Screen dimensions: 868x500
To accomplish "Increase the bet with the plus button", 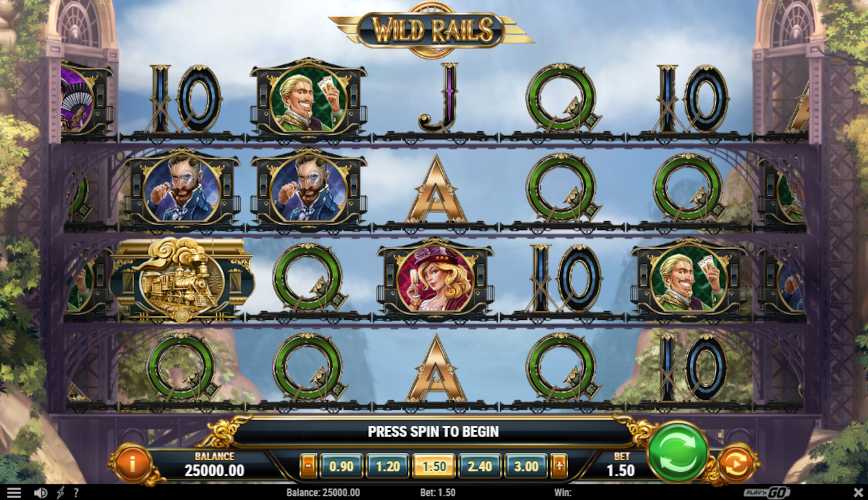I will click(558, 465).
